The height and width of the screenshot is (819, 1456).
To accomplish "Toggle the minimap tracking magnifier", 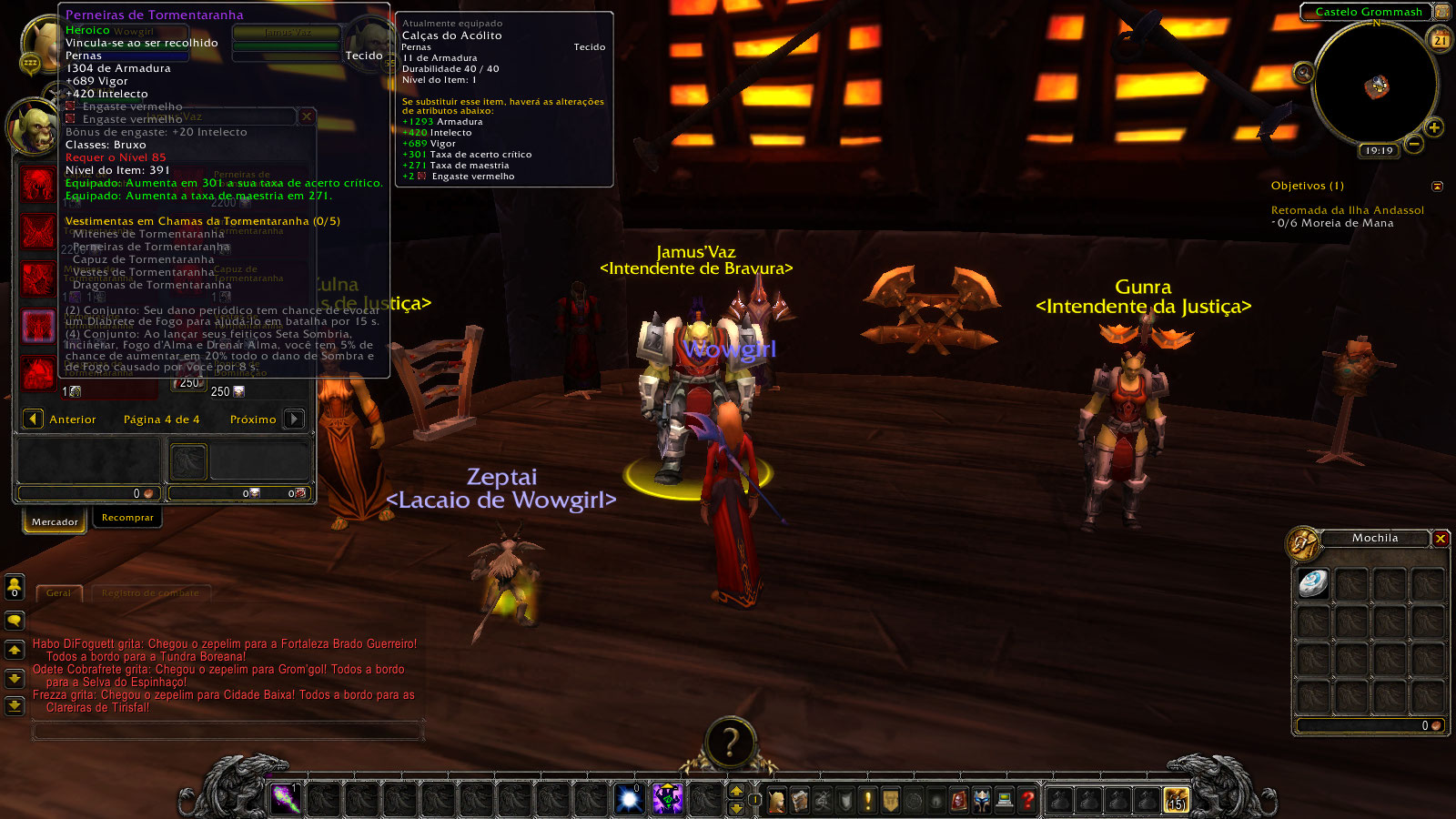I will (x=1303, y=73).
